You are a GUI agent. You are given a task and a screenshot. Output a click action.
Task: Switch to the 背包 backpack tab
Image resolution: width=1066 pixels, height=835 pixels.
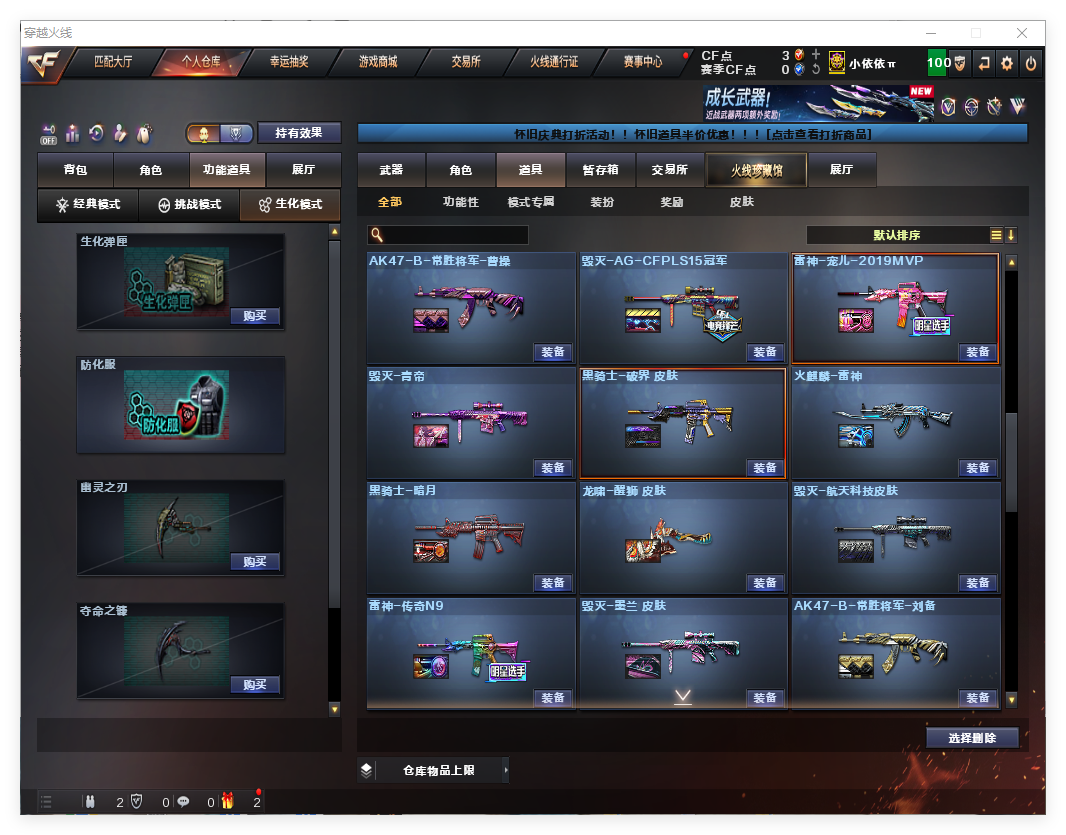coord(75,170)
